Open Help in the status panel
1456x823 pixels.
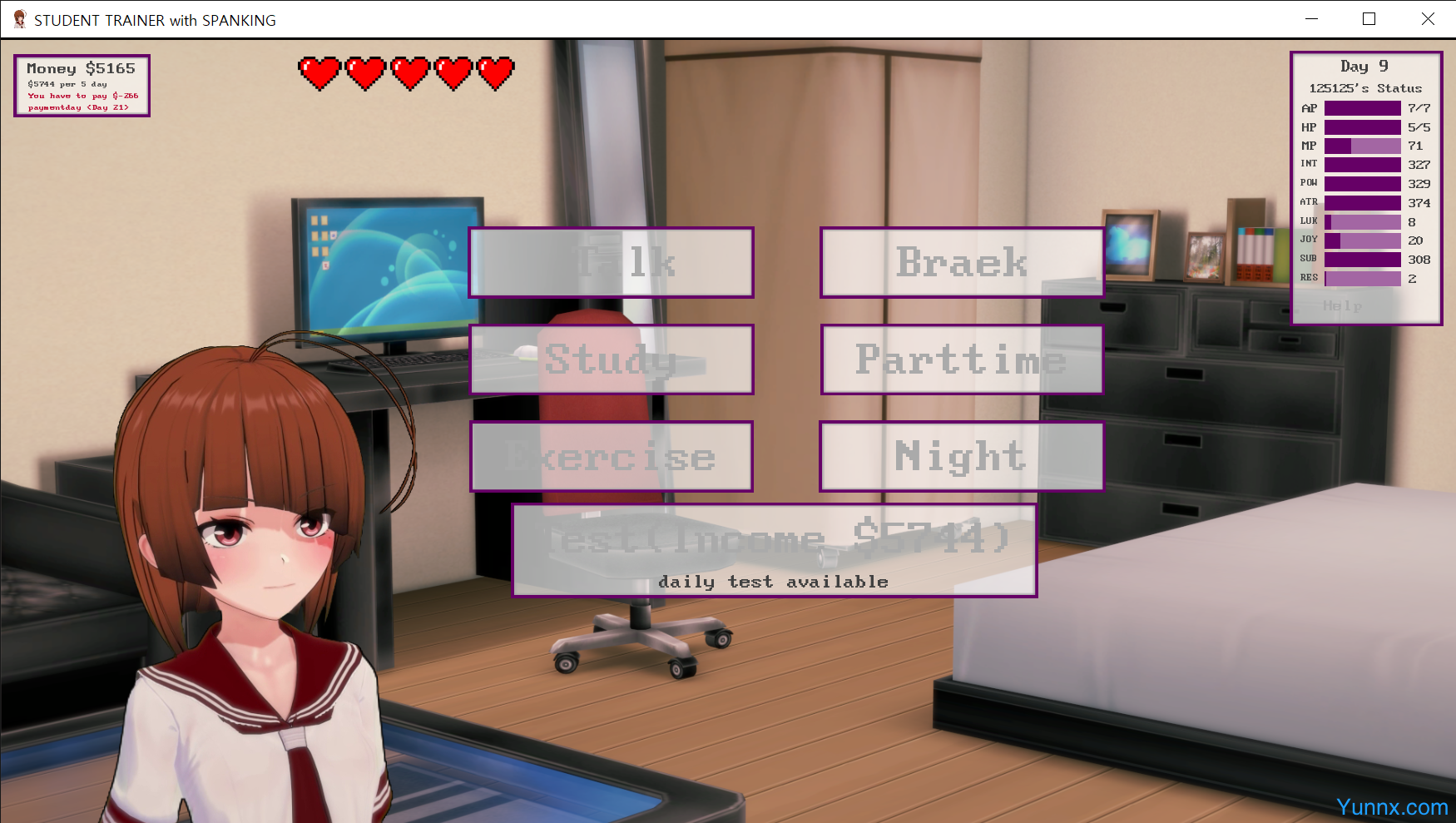tap(1342, 306)
